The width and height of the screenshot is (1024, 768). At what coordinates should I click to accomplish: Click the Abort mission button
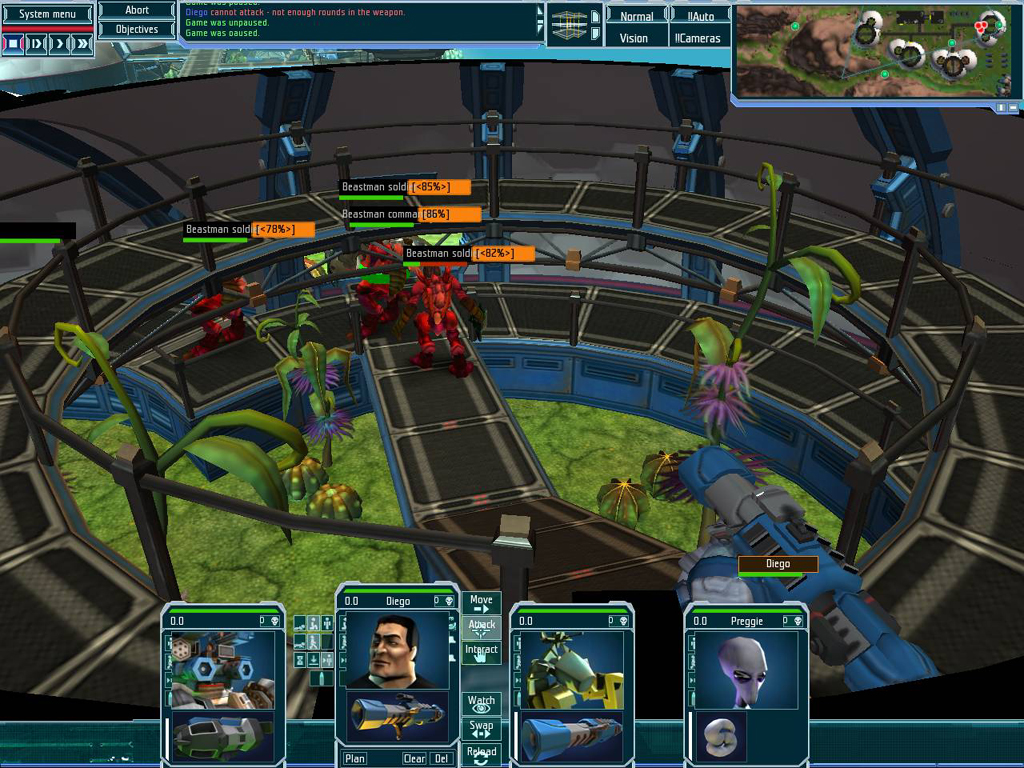click(x=137, y=10)
